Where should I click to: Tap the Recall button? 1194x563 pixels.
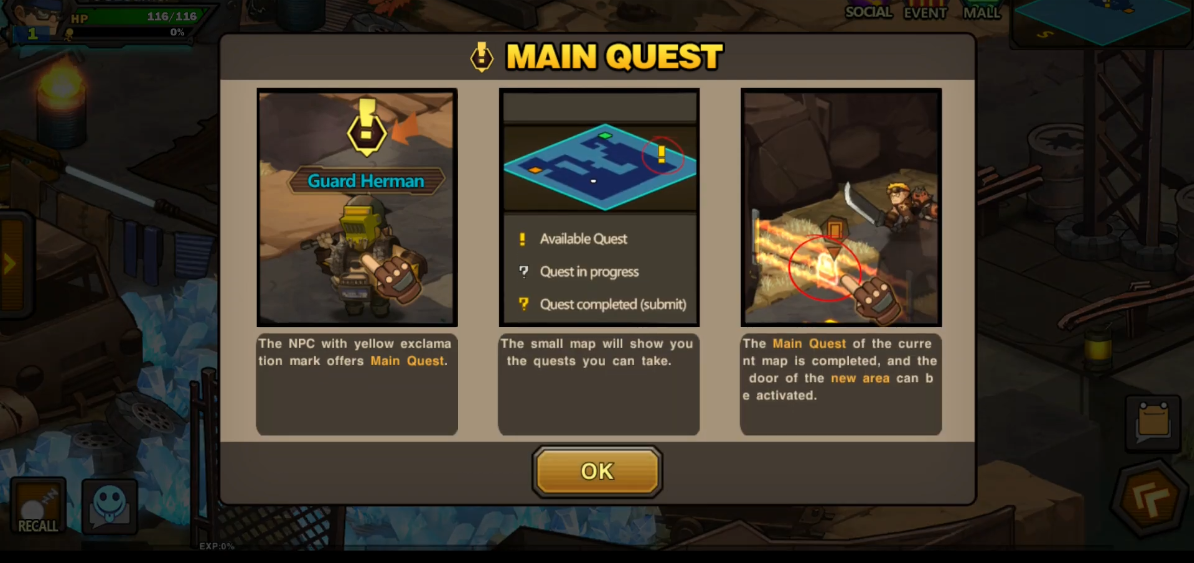38,506
